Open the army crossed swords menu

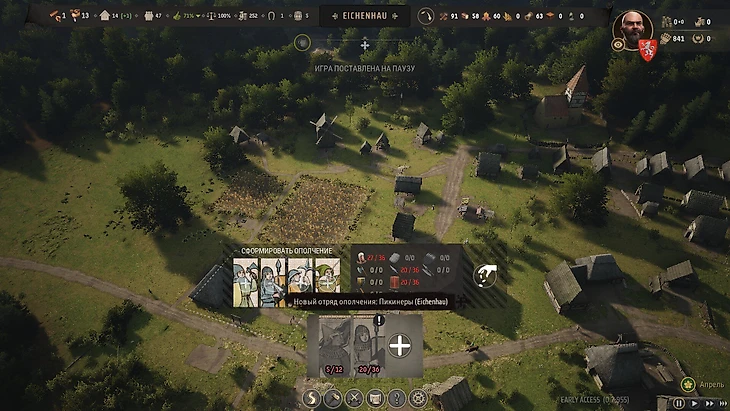pyautogui.click(x=354, y=398)
